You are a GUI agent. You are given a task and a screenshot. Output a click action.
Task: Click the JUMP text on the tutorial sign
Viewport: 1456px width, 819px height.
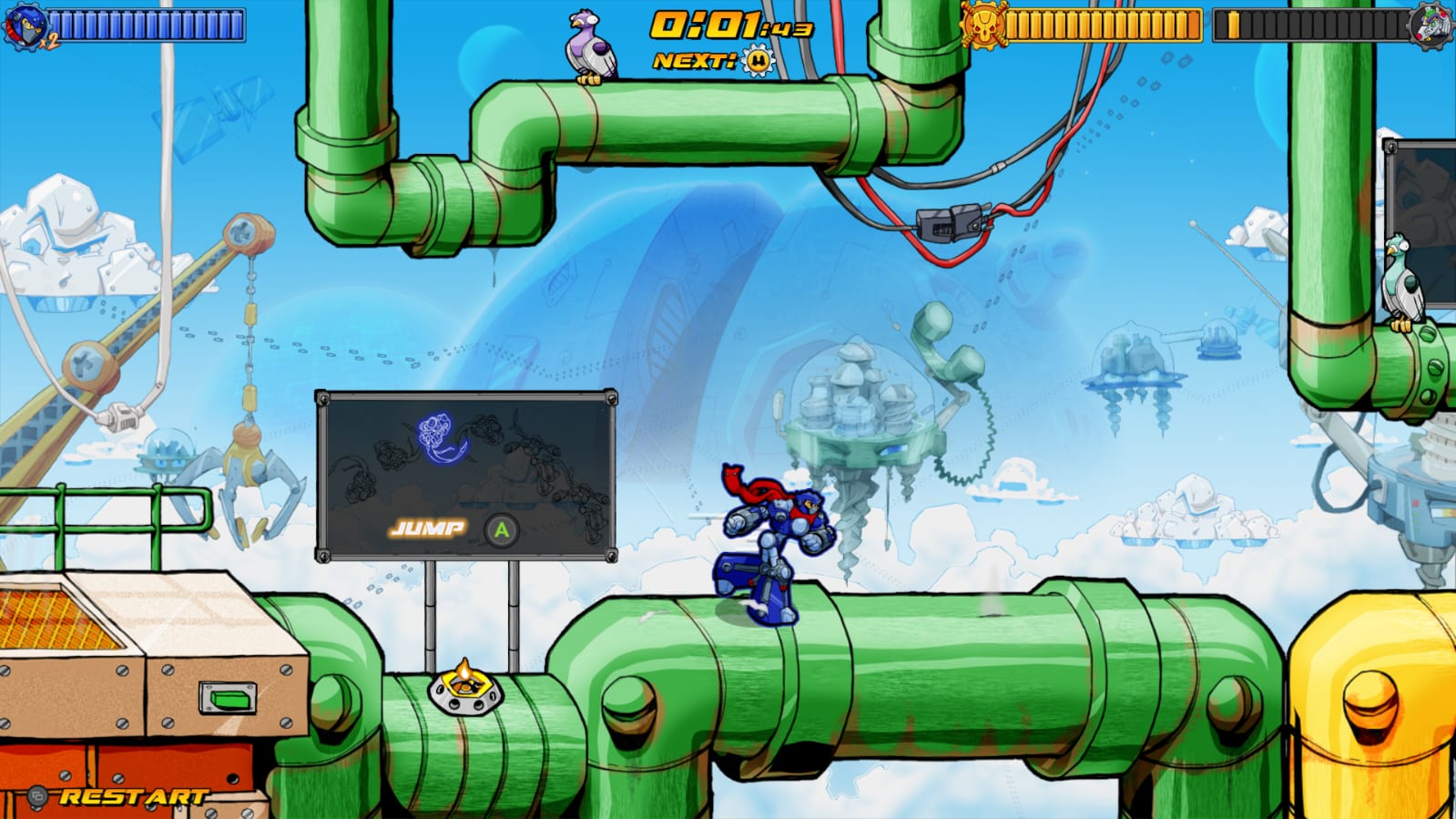click(x=428, y=527)
